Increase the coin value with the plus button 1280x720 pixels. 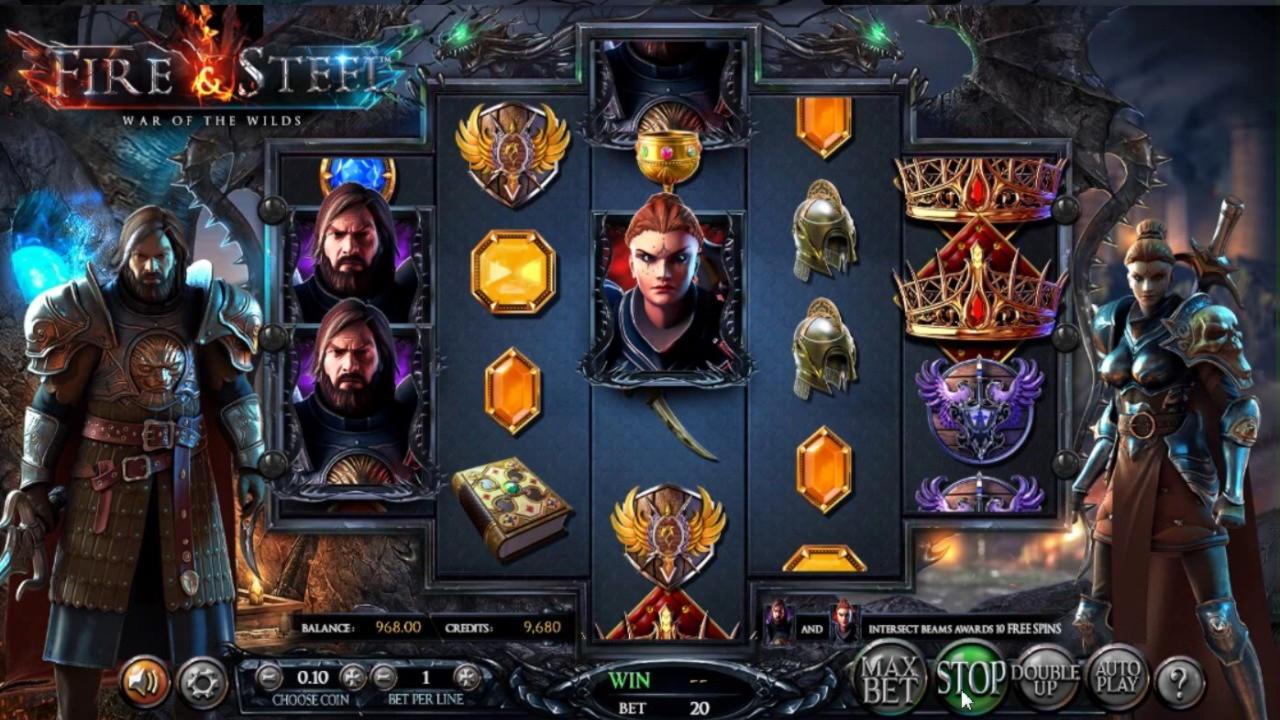(x=354, y=677)
